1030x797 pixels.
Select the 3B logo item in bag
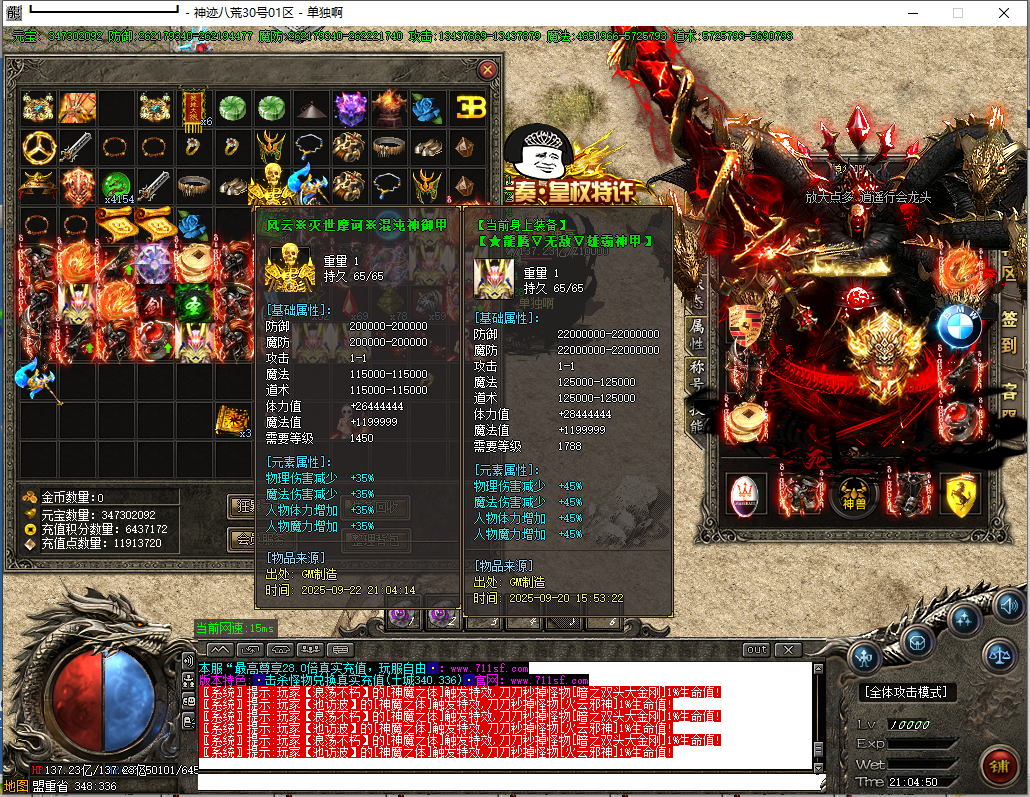(469, 108)
